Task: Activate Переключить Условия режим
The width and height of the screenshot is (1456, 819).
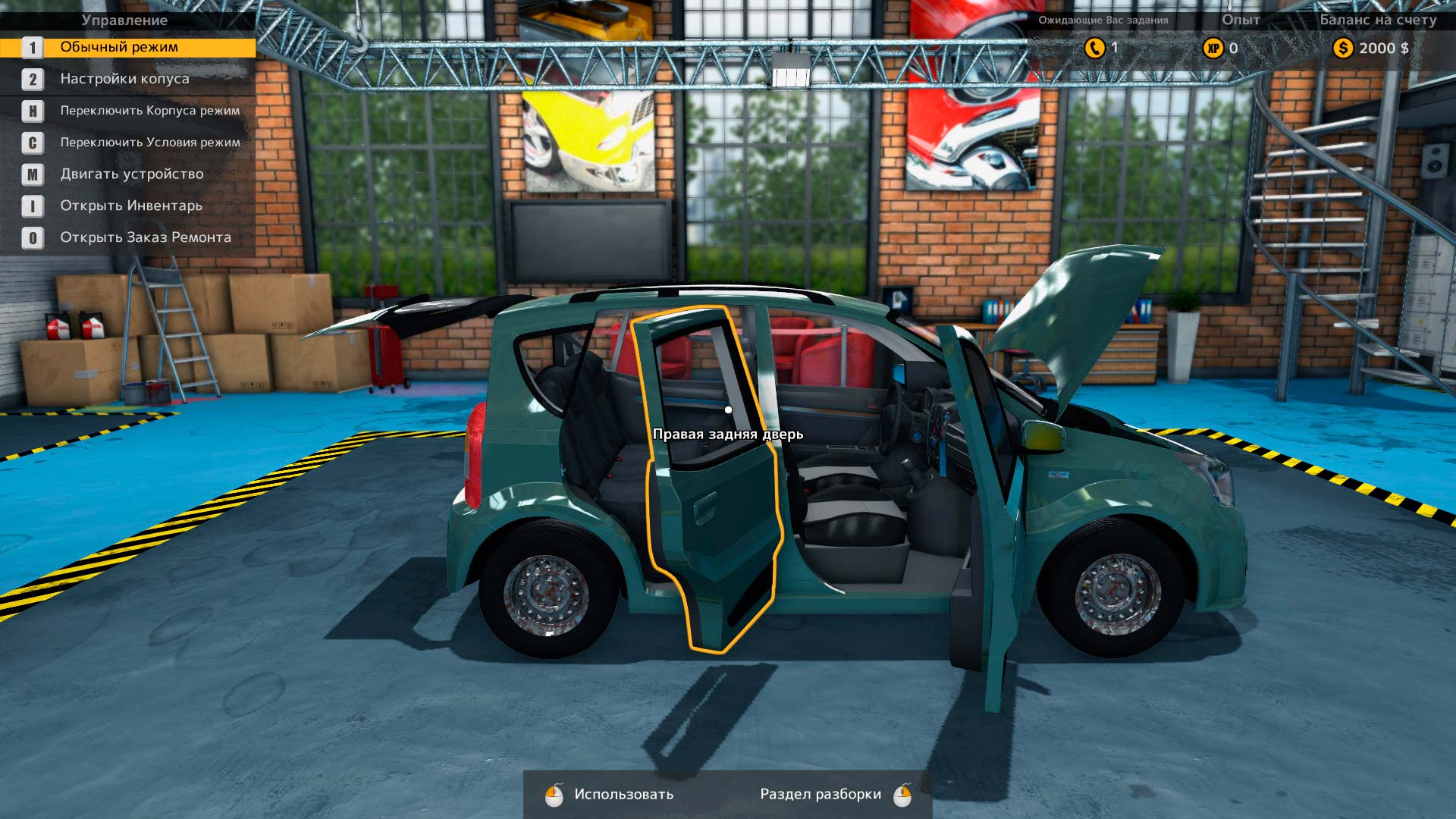Action: pos(149,143)
